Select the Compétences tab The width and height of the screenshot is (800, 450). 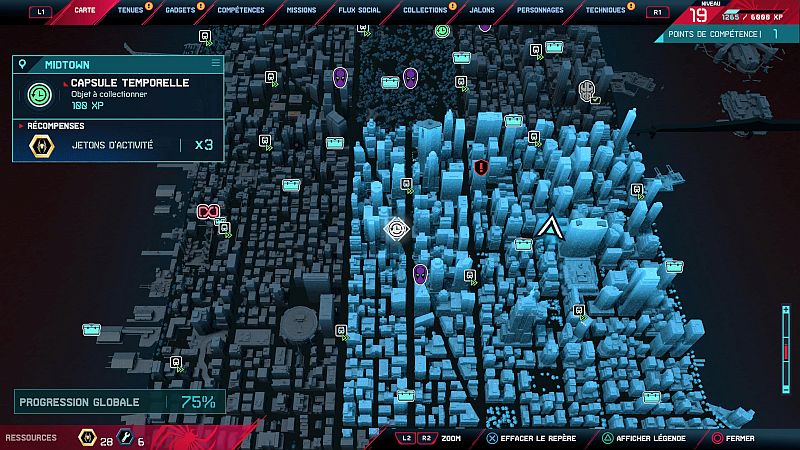click(241, 10)
